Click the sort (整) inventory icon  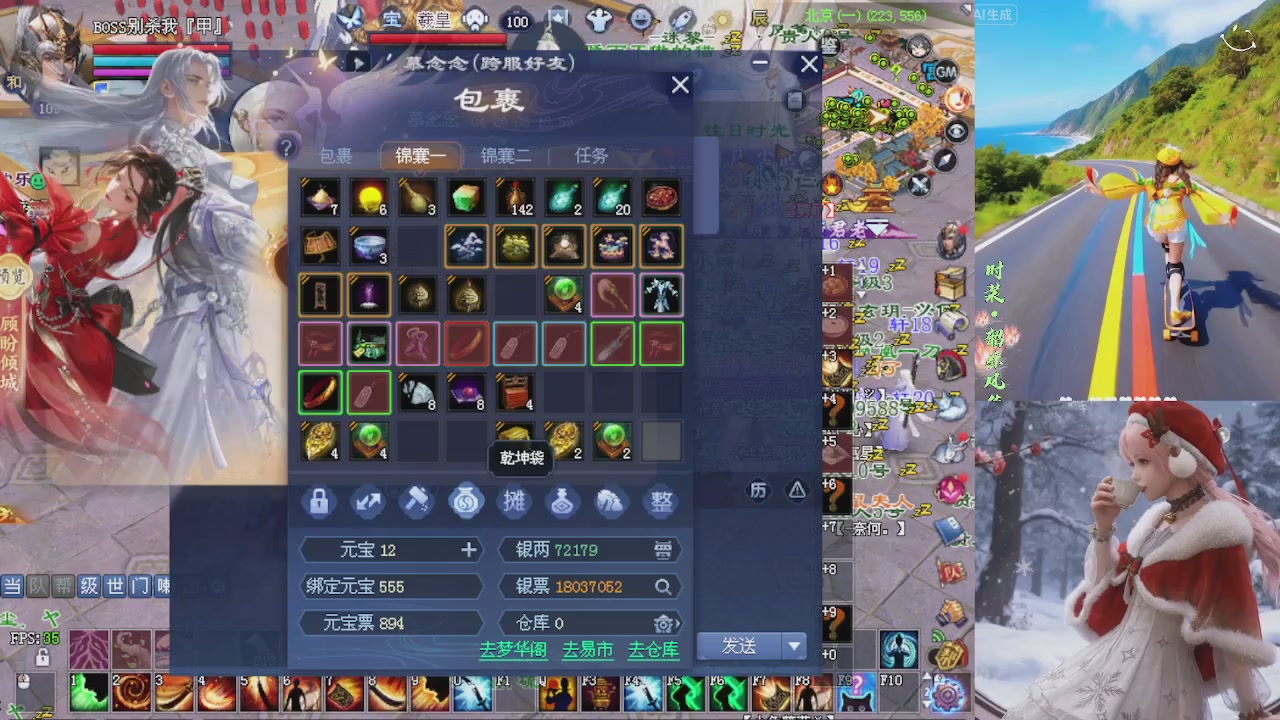pyautogui.click(x=661, y=502)
